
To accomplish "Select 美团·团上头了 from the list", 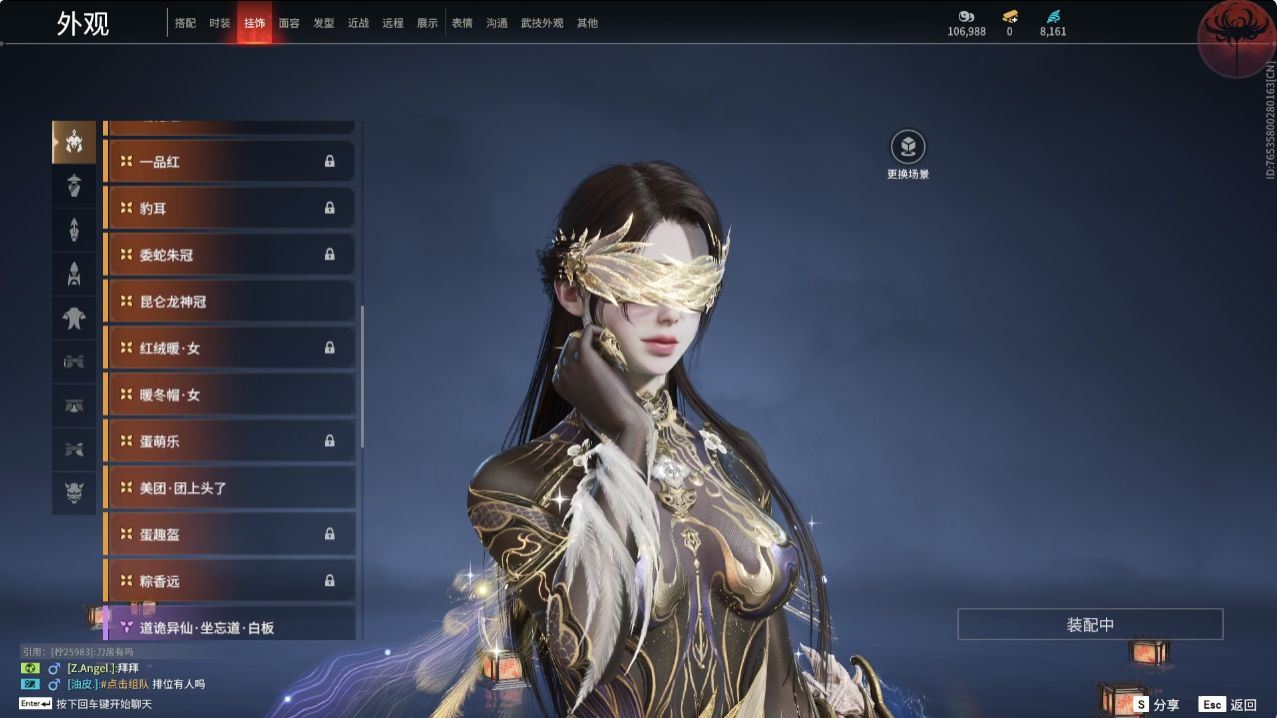I will (230, 488).
